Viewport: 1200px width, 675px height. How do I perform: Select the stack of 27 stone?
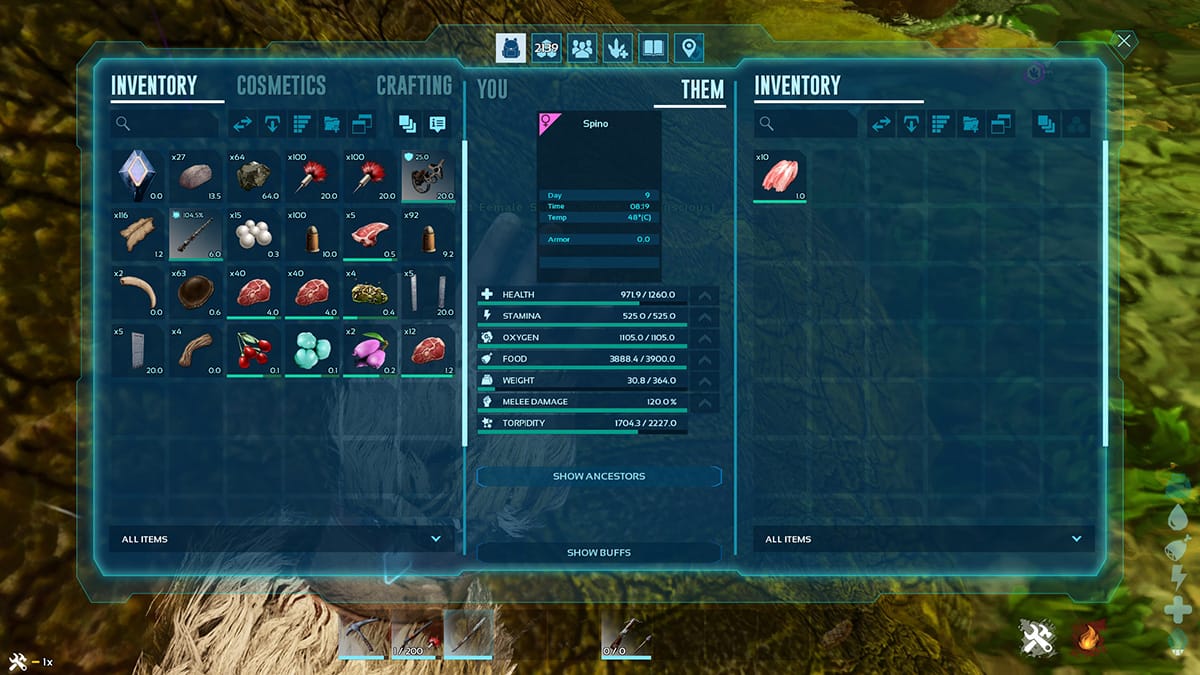point(195,176)
